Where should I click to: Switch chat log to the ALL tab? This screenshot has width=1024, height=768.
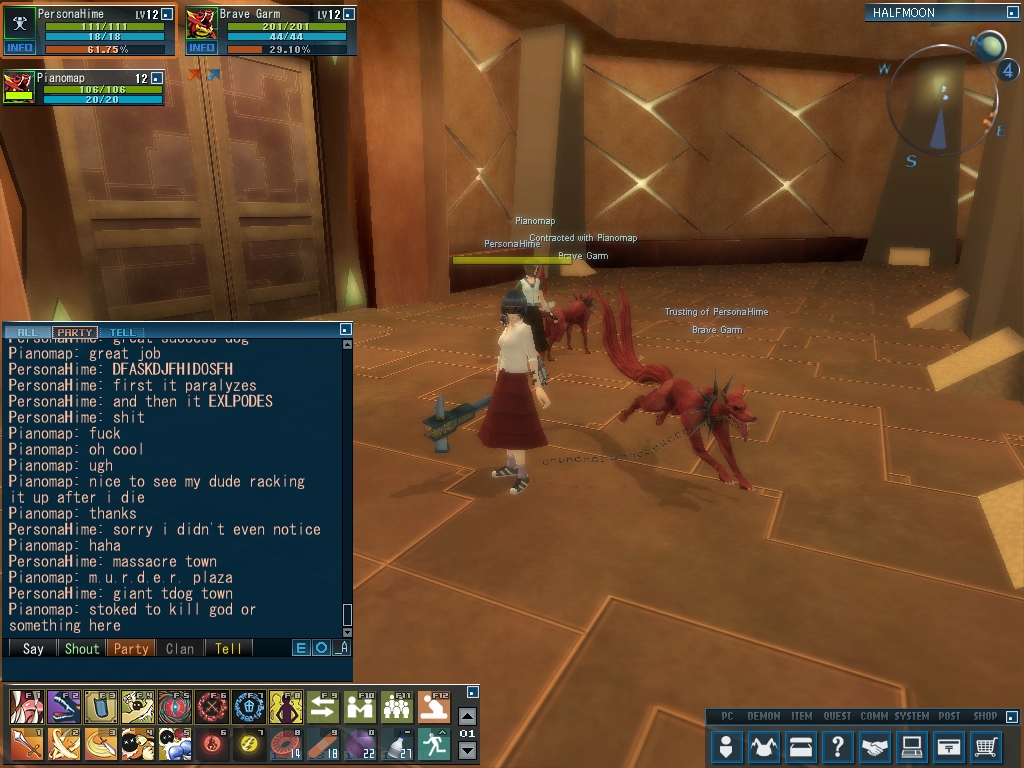click(x=27, y=332)
